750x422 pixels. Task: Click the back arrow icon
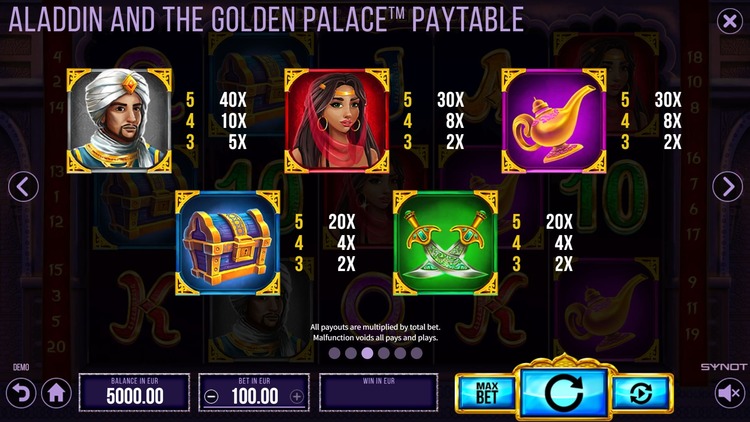(x=20, y=391)
